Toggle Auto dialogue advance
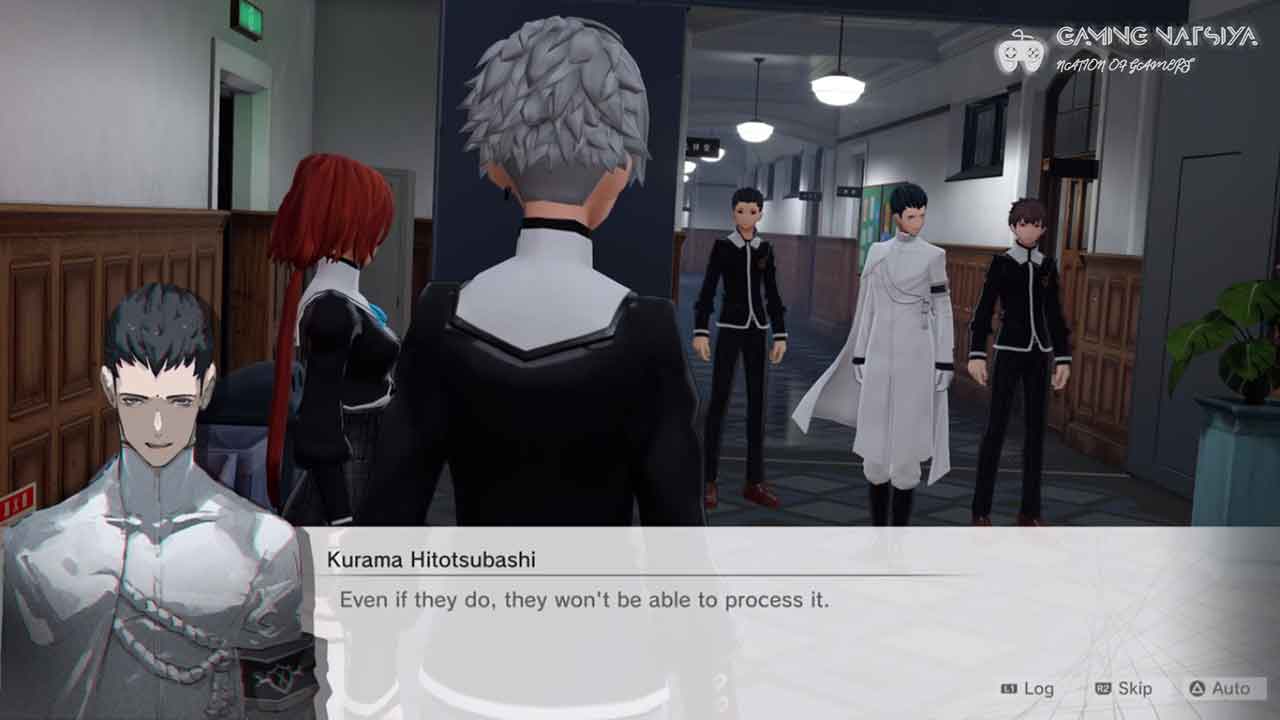Screen dimensions: 1280x720 1219,689
